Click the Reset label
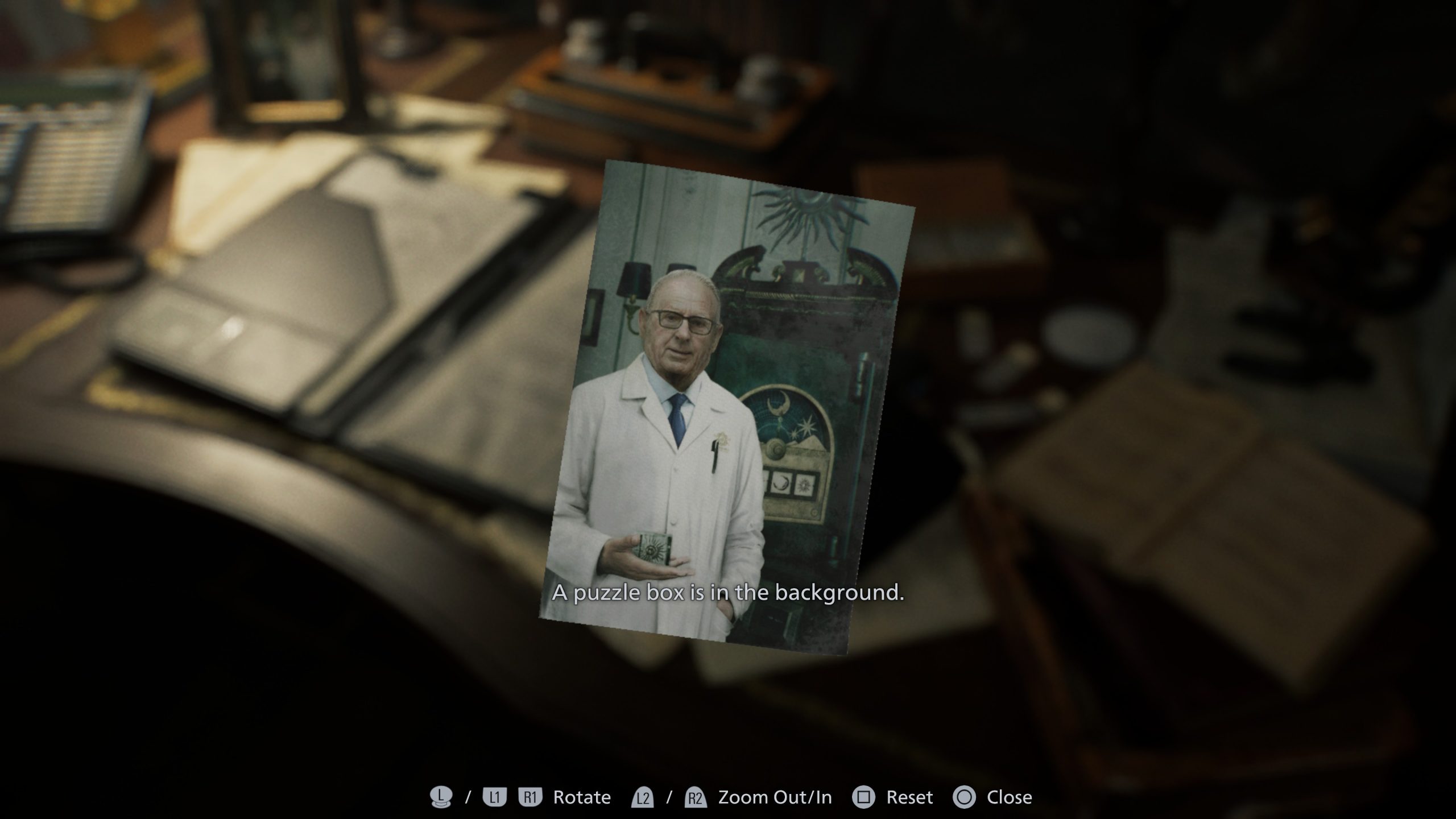 (x=908, y=797)
